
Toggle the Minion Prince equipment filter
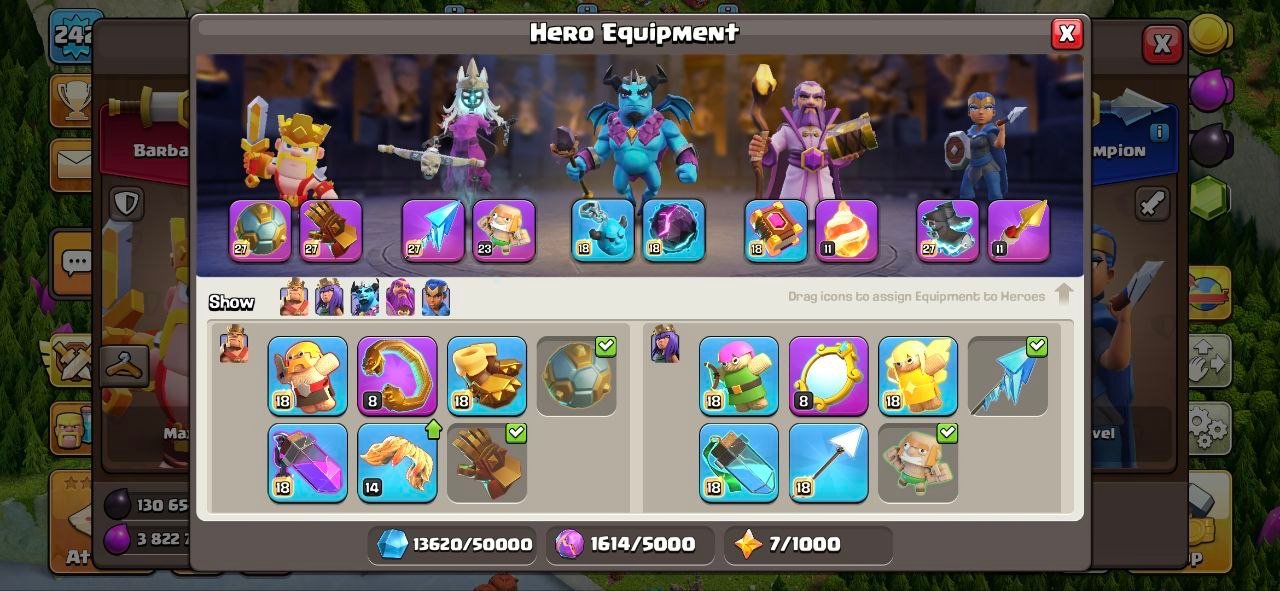coord(364,298)
